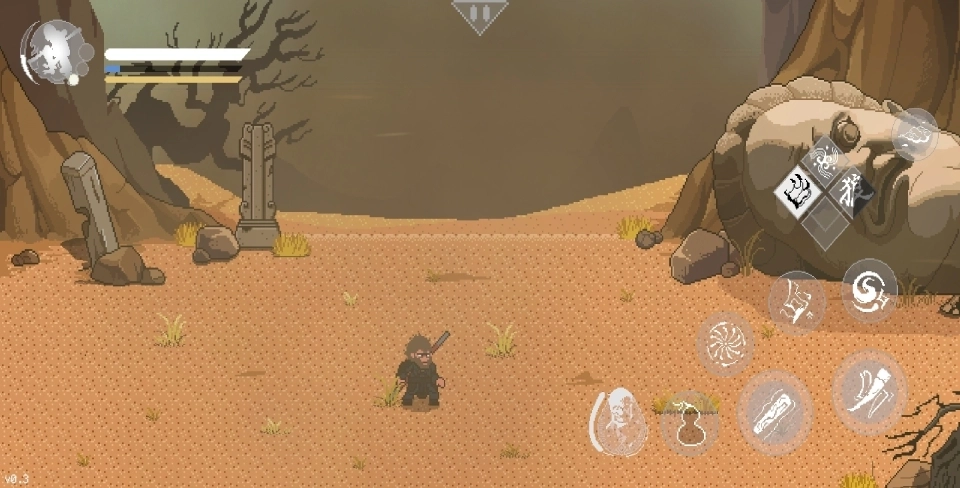Select the dark warrior stance diamond

[851, 188]
